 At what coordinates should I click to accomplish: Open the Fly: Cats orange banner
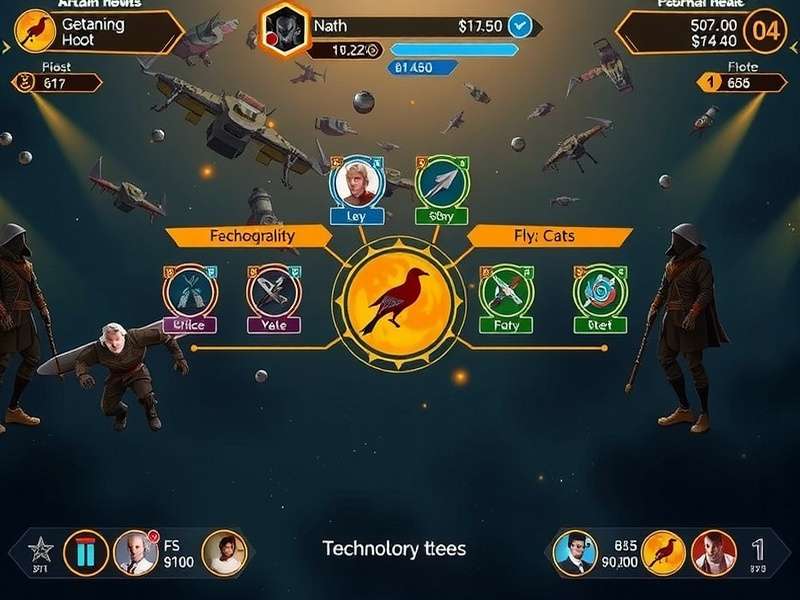point(550,236)
